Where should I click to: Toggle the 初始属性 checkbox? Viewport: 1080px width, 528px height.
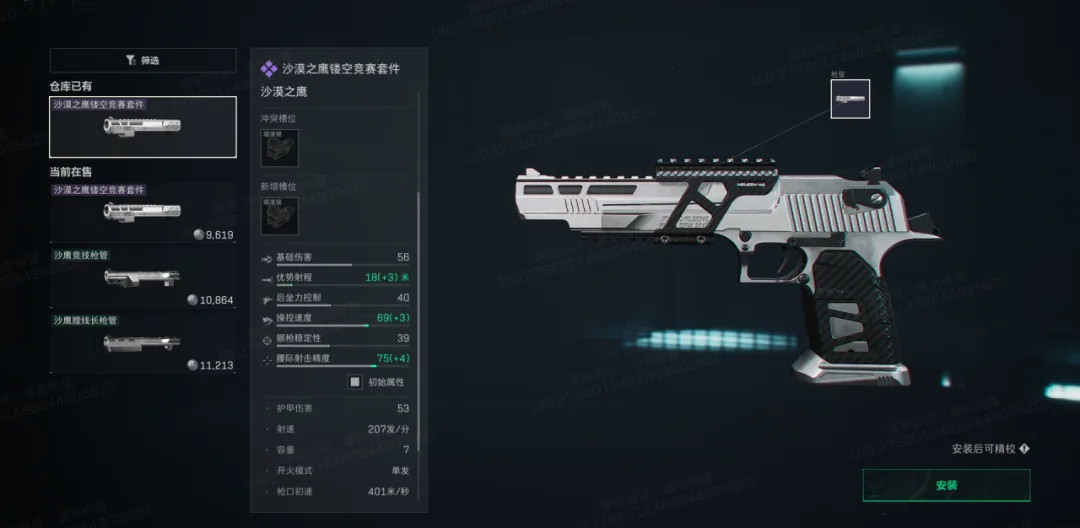click(354, 382)
